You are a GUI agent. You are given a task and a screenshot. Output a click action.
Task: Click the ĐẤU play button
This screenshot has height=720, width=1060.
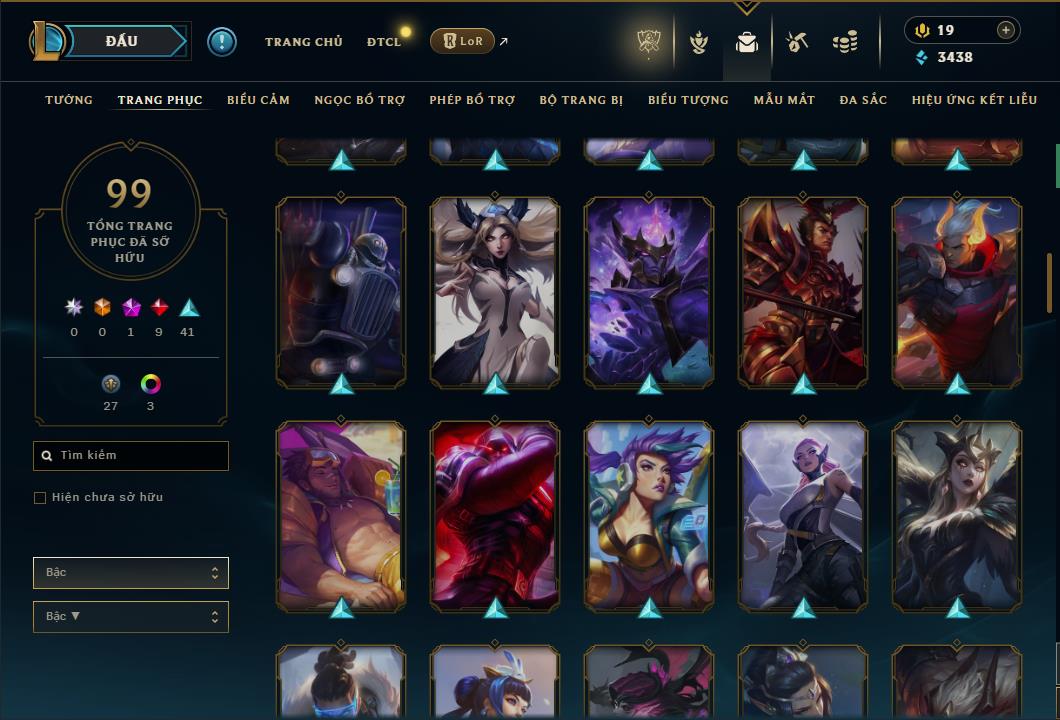point(121,41)
